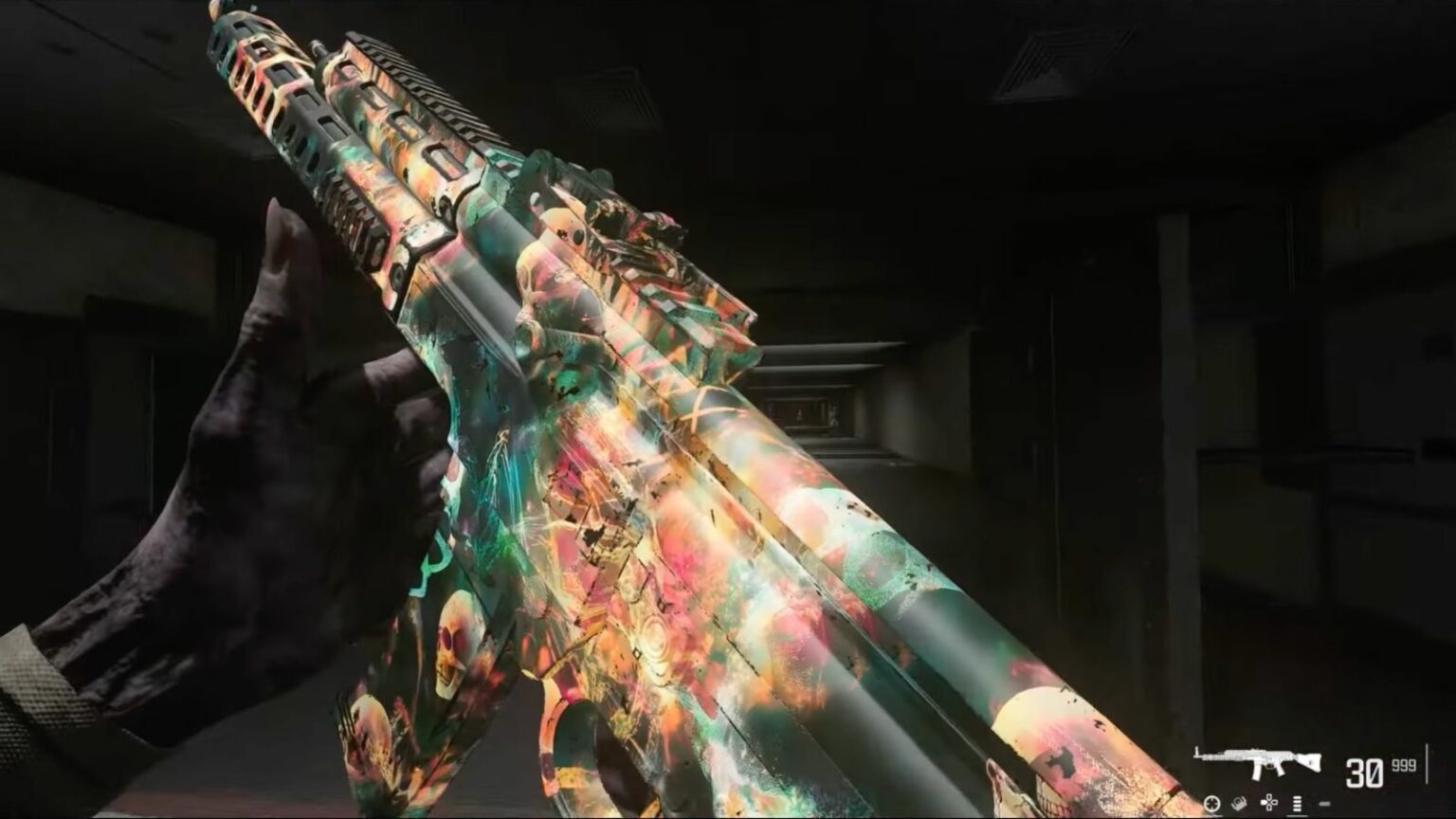This screenshot has height=819, width=1456.
Task: Click the reserve ammo count 999
Action: click(x=1404, y=765)
